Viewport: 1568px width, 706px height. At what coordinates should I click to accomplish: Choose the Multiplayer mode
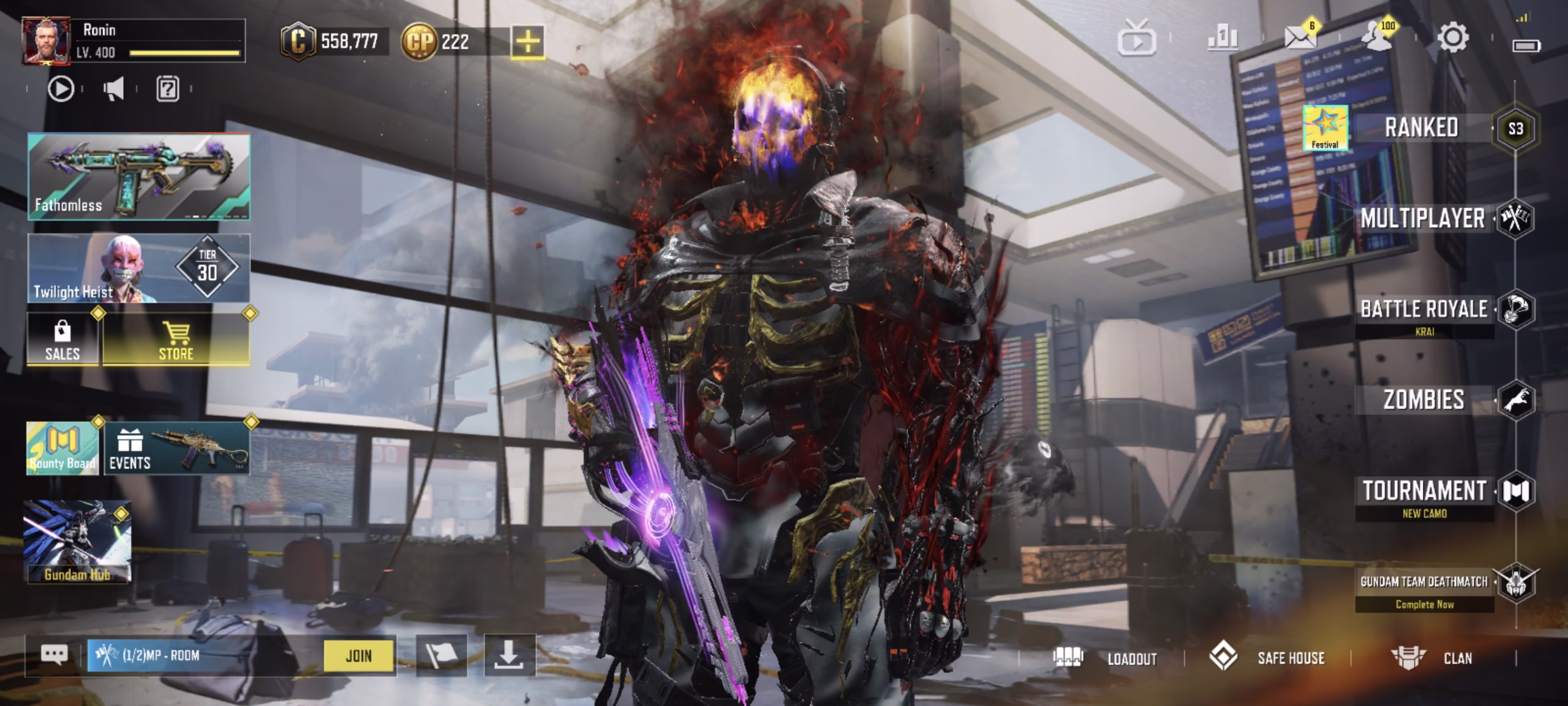pyautogui.click(x=1423, y=219)
